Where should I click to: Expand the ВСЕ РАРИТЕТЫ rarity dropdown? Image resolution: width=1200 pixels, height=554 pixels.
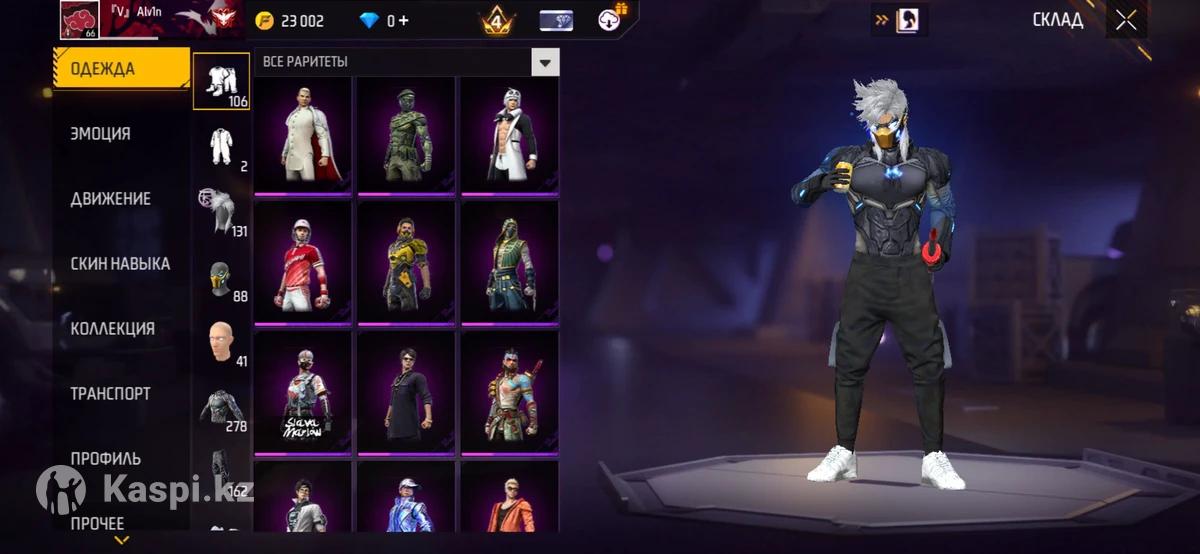[544, 62]
